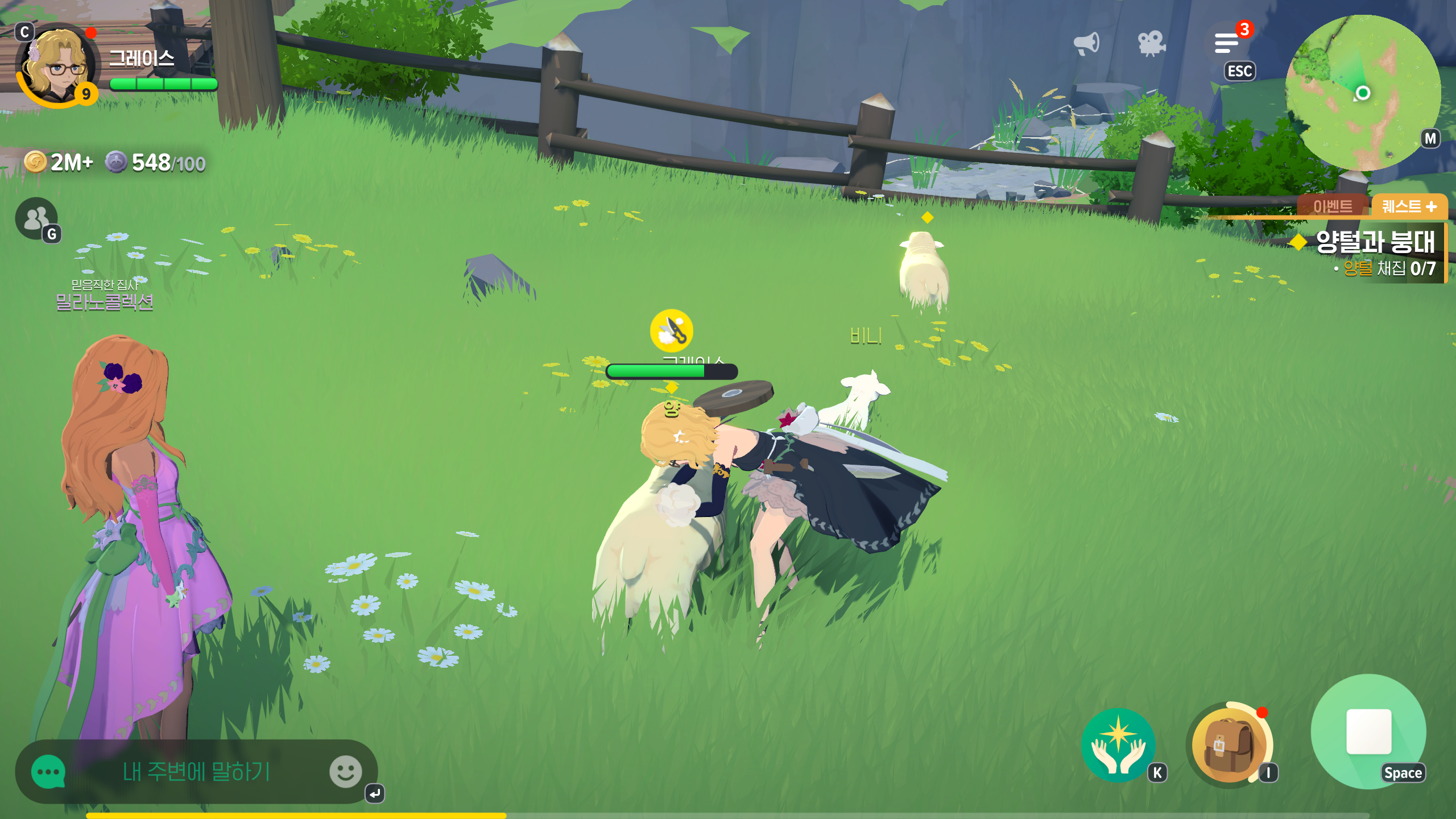
Task: Open the backpack inventory
Action: (x=1228, y=745)
